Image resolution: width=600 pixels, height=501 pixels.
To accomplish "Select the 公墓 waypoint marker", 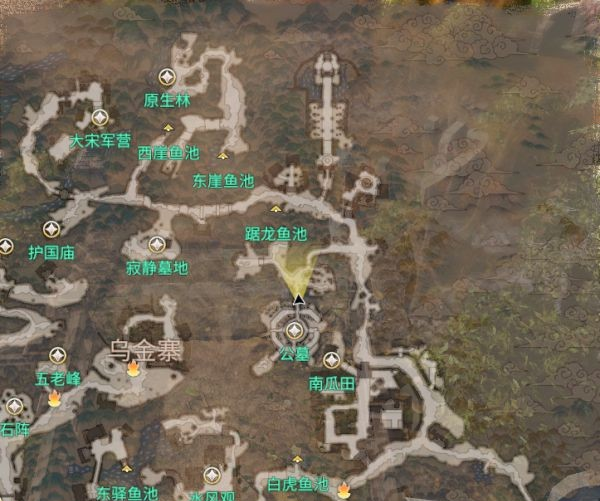I will 294,330.
